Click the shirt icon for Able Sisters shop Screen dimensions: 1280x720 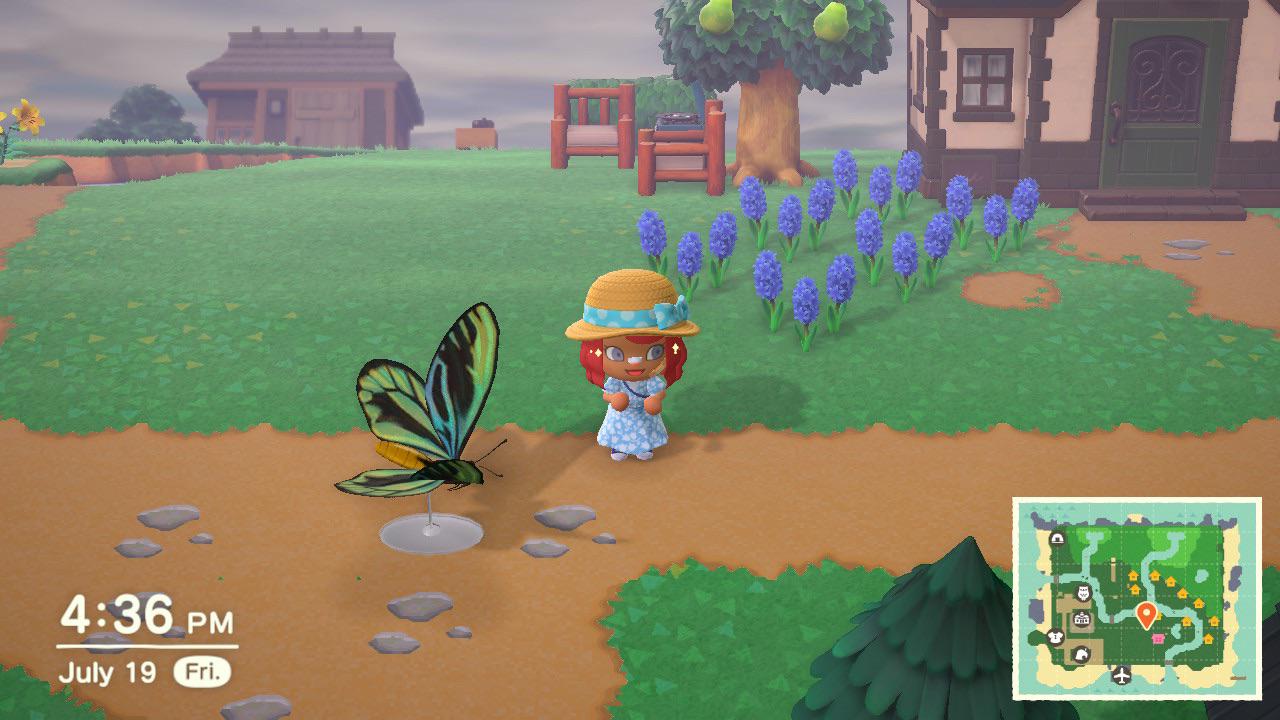point(1054,637)
